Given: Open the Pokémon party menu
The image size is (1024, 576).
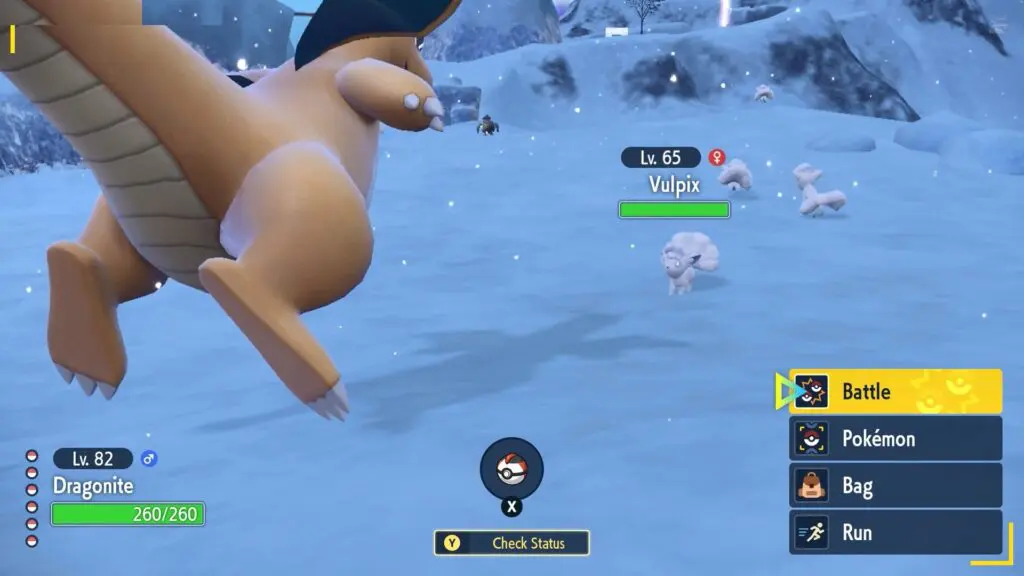Looking at the screenshot, I should [x=896, y=439].
